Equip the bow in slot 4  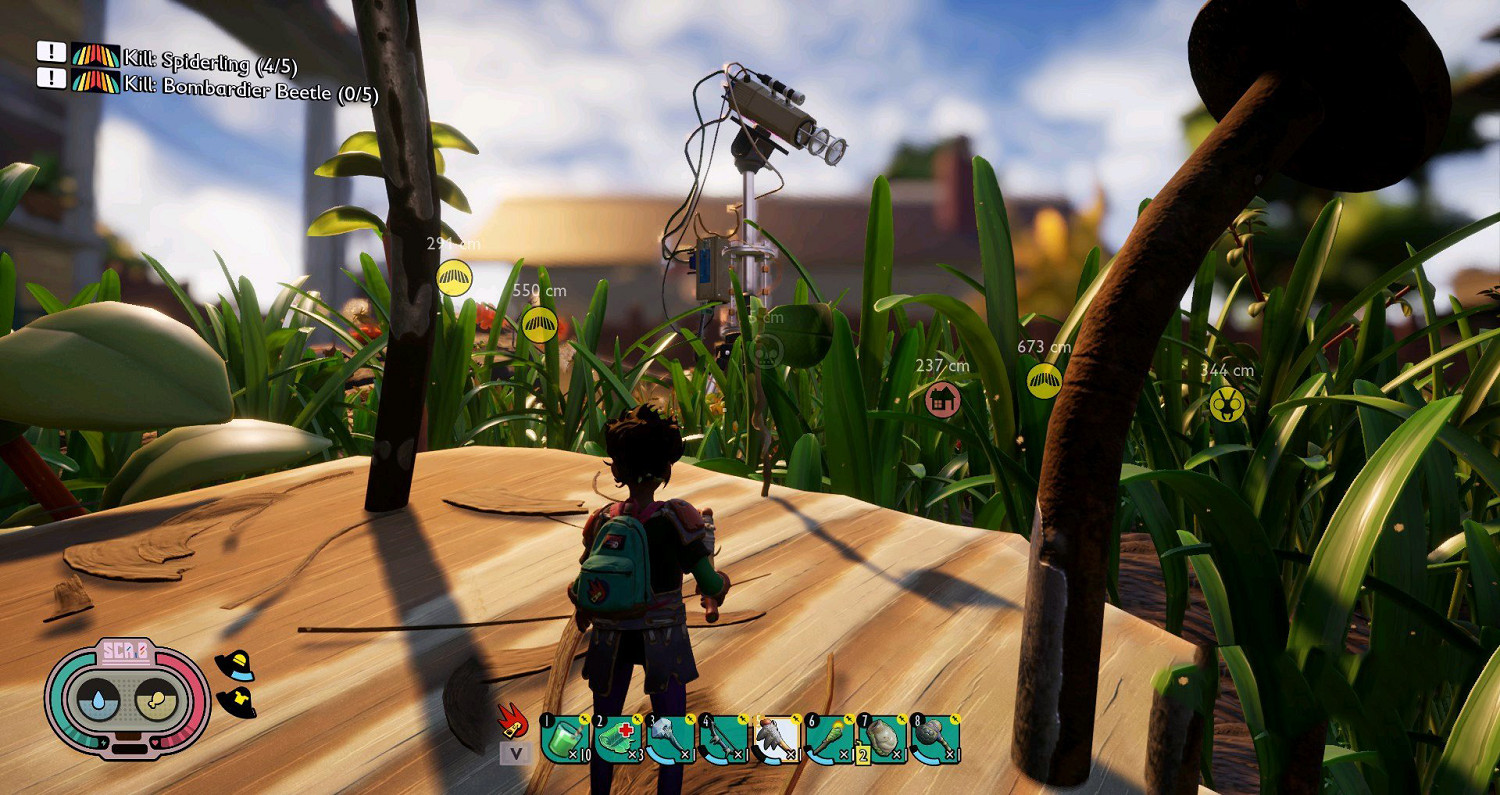point(723,740)
